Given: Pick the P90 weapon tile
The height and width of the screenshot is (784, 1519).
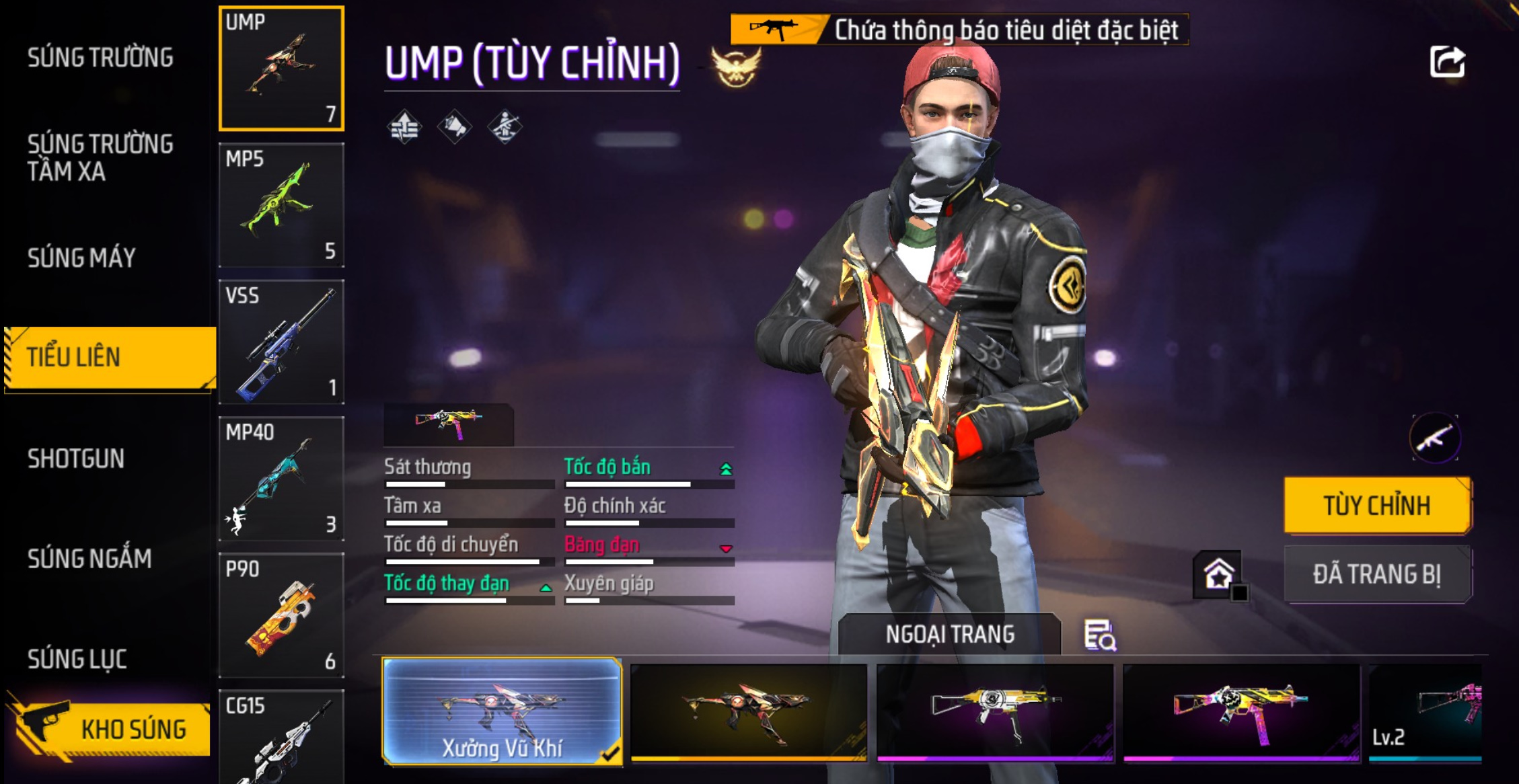Looking at the screenshot, I should point(281,615).
